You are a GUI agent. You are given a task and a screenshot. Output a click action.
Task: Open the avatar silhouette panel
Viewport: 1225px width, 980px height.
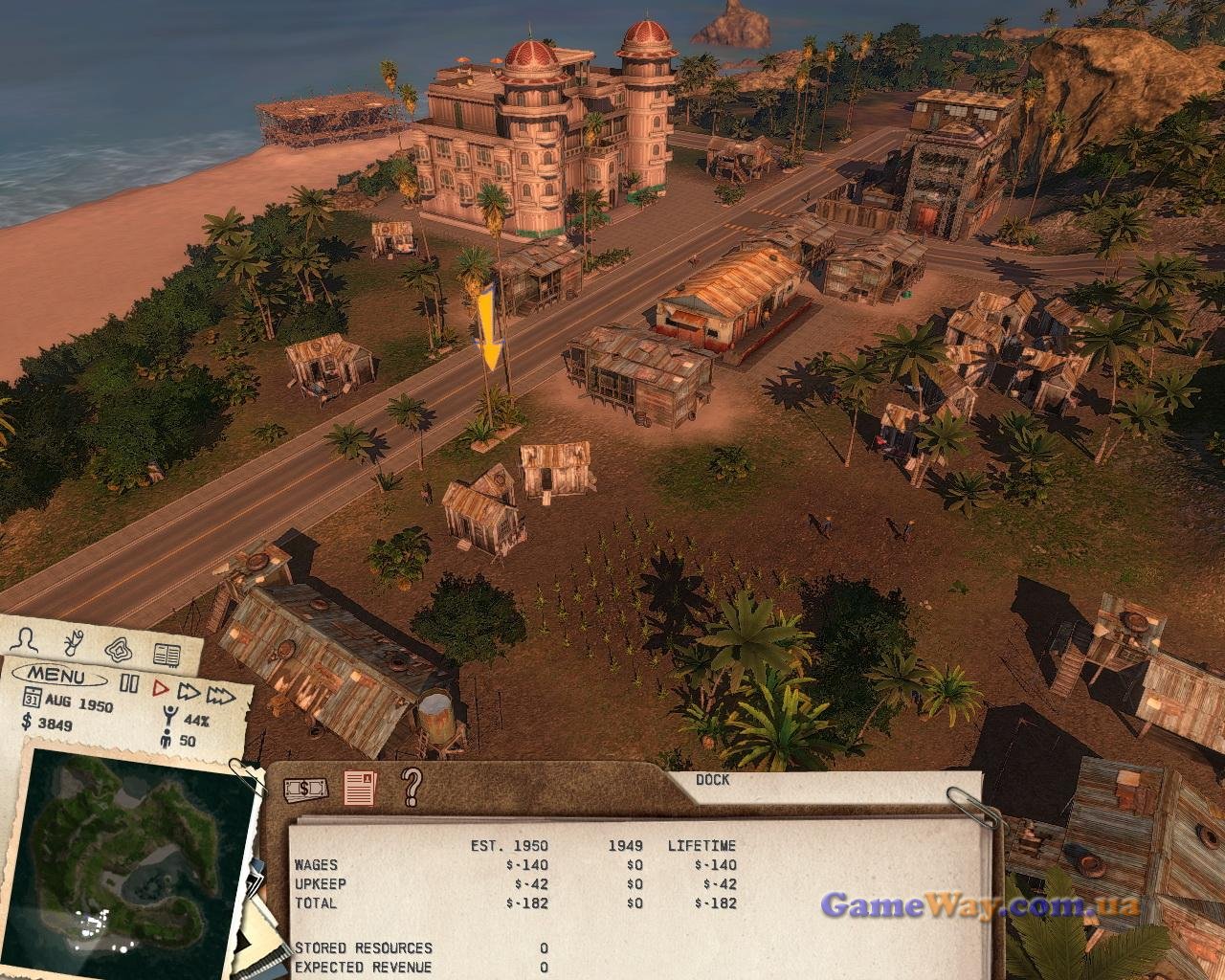31,637
